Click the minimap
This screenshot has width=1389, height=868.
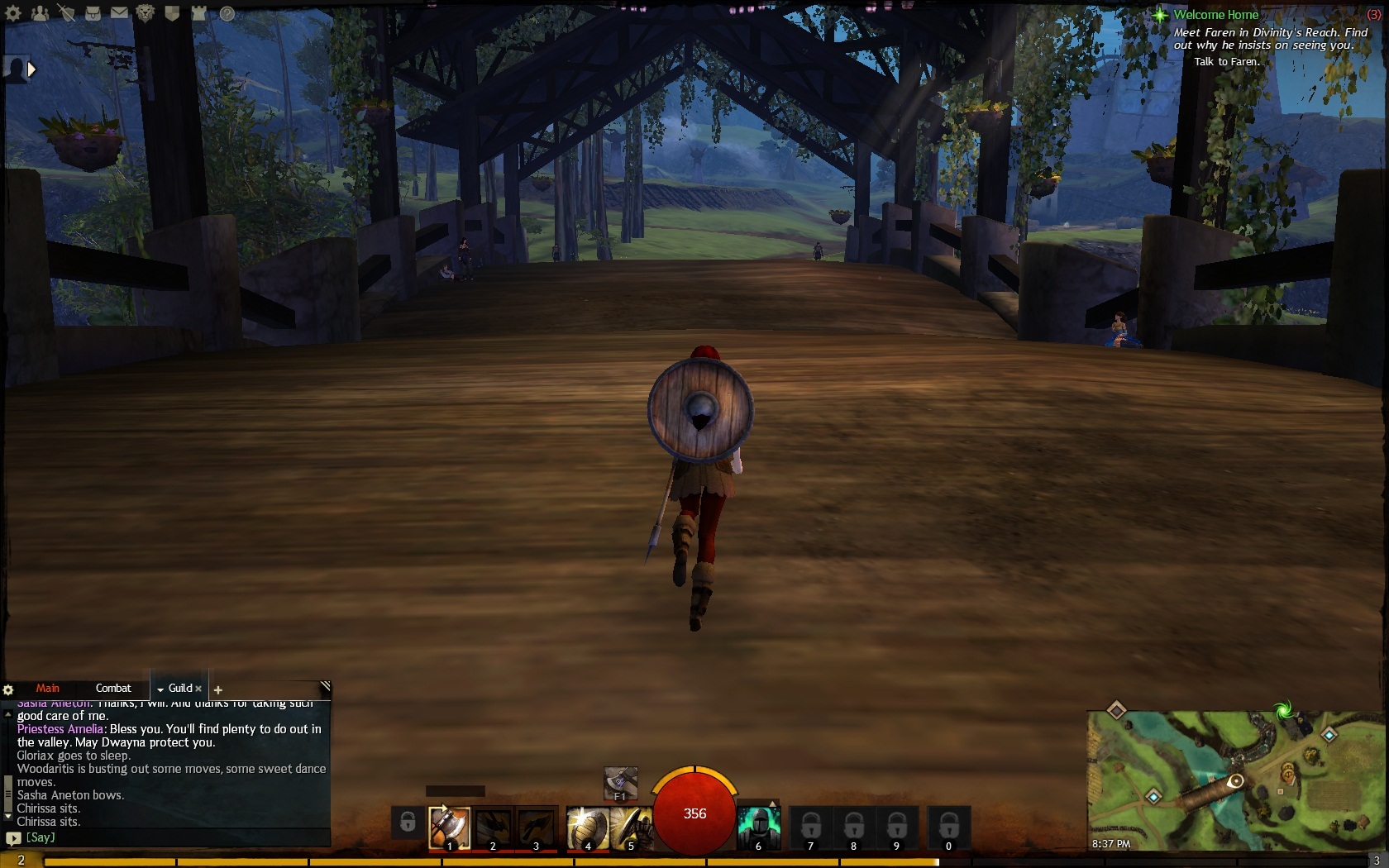pos(1234,780)
